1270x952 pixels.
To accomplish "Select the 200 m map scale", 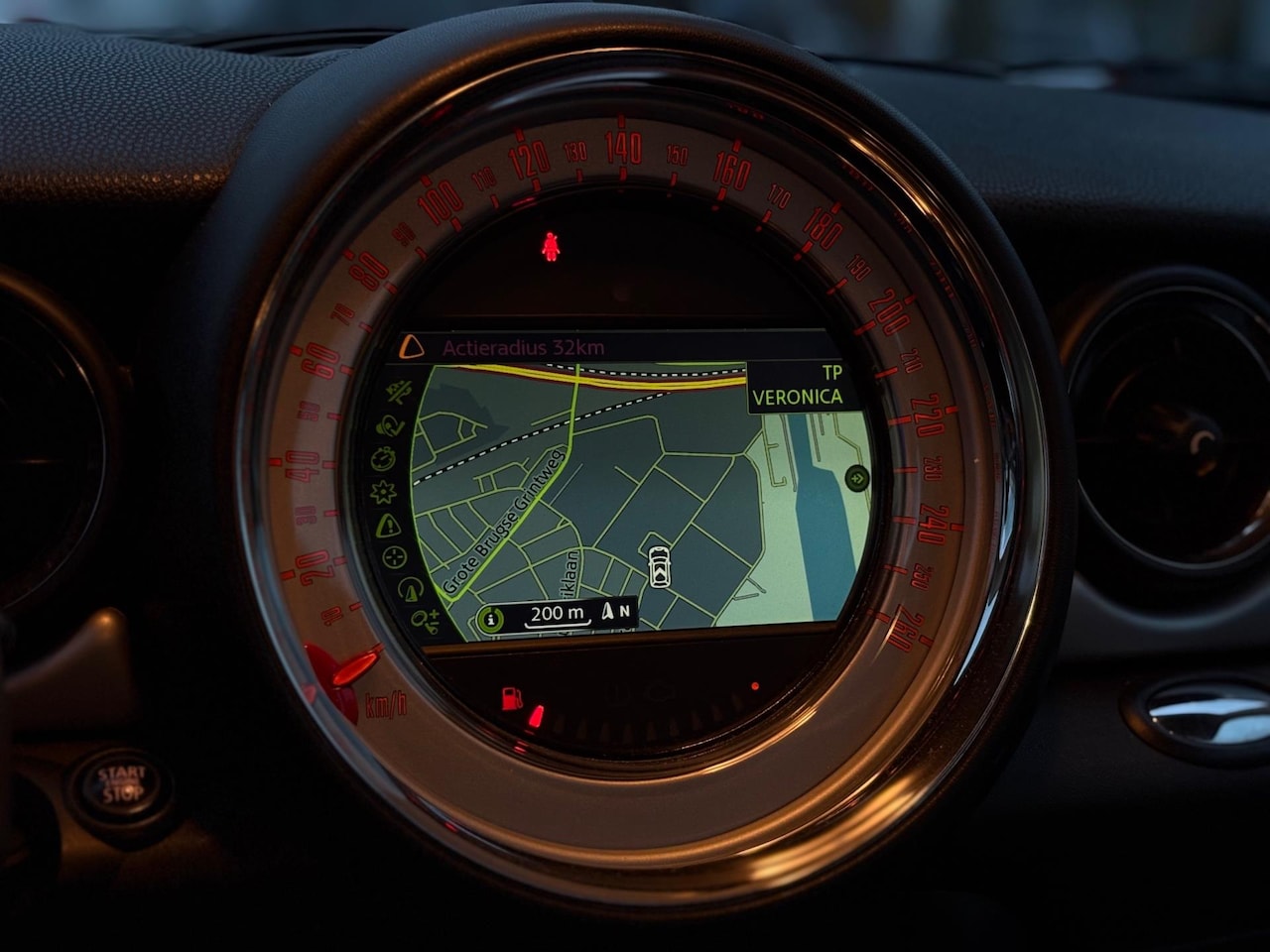I will [558, 613].
